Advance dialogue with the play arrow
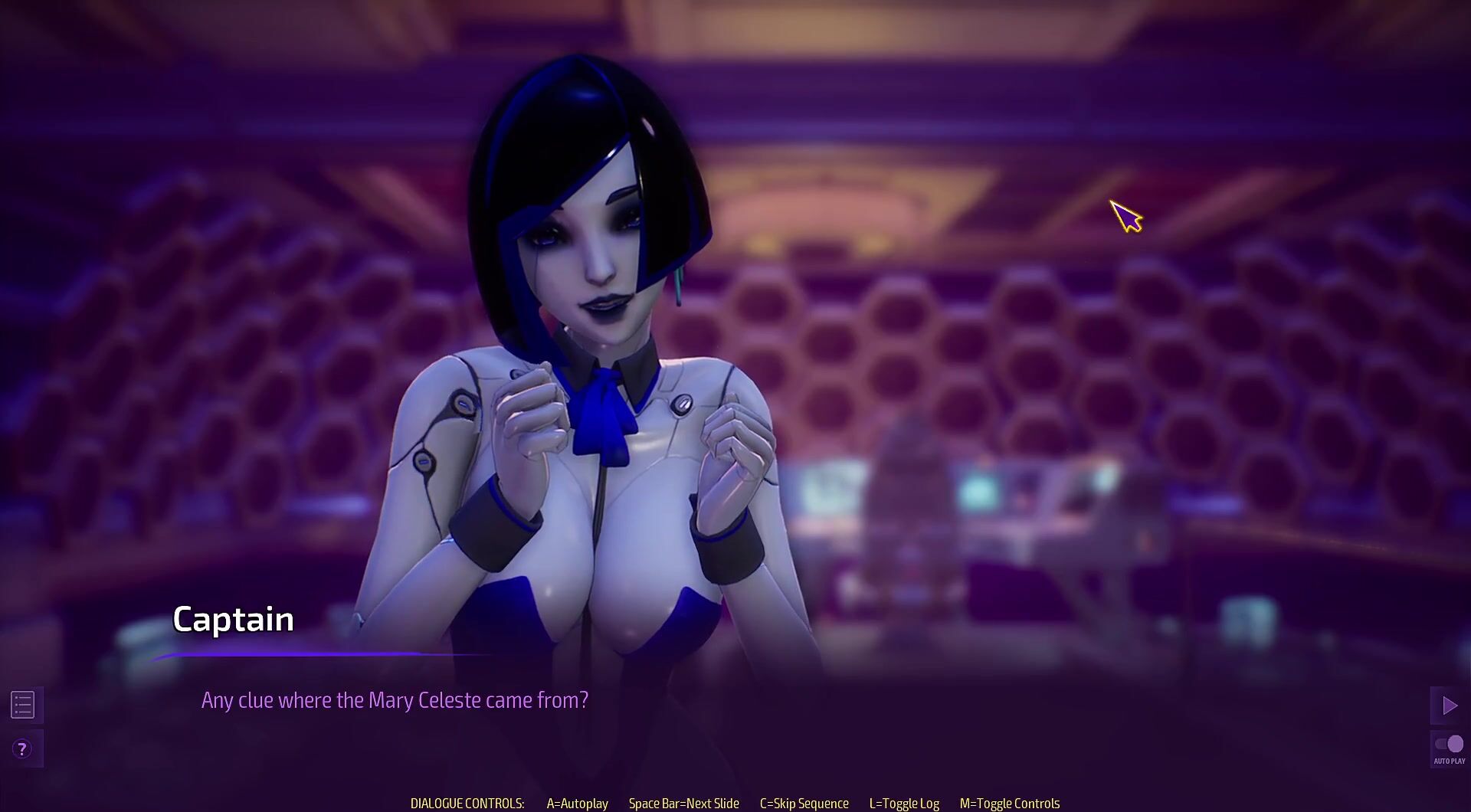1471x812 pixels. point(1449,706)
